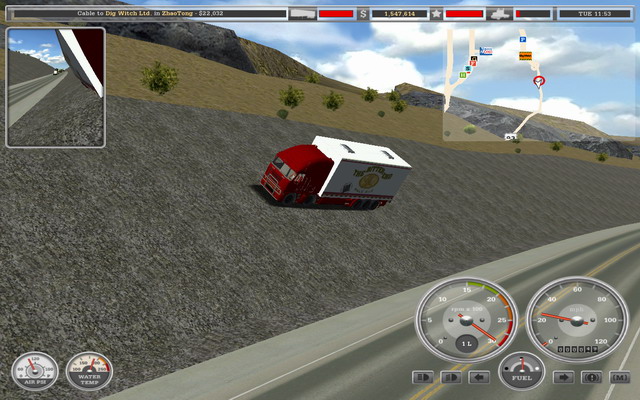Activate the left turn signal arrow button

(x=479, y=377)
